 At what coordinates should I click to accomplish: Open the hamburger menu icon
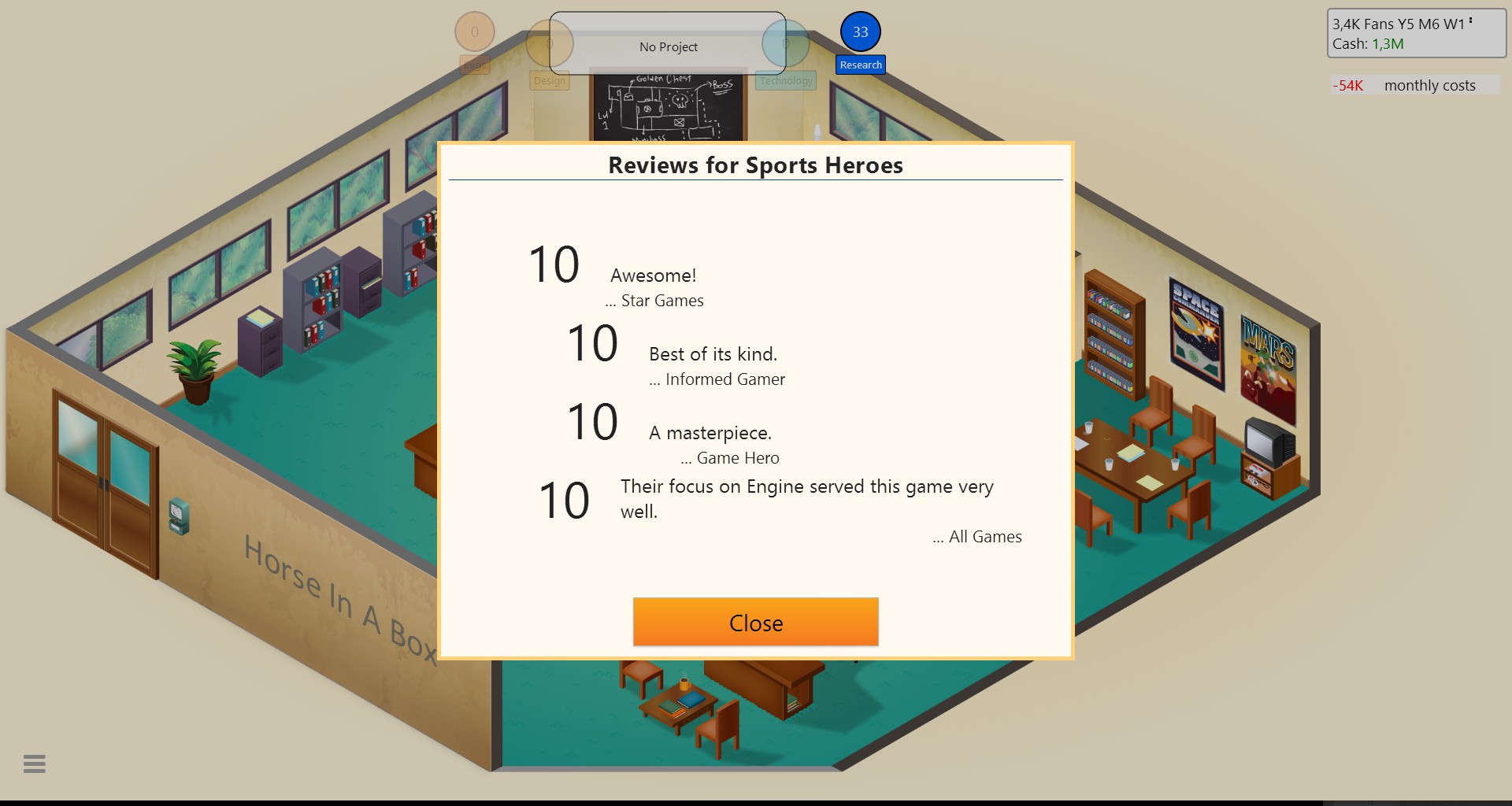click(35, 763)
